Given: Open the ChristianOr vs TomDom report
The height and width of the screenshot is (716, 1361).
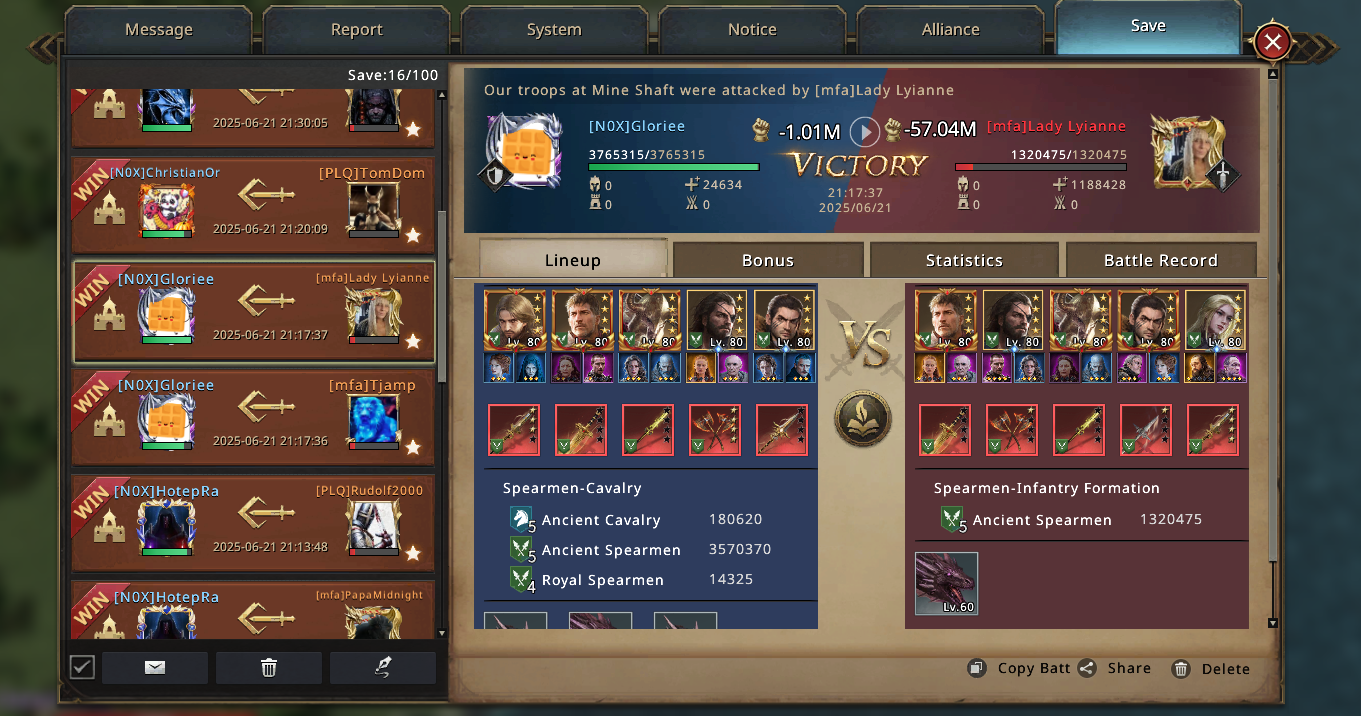Looking at the screenshot, I should point(254,205).
